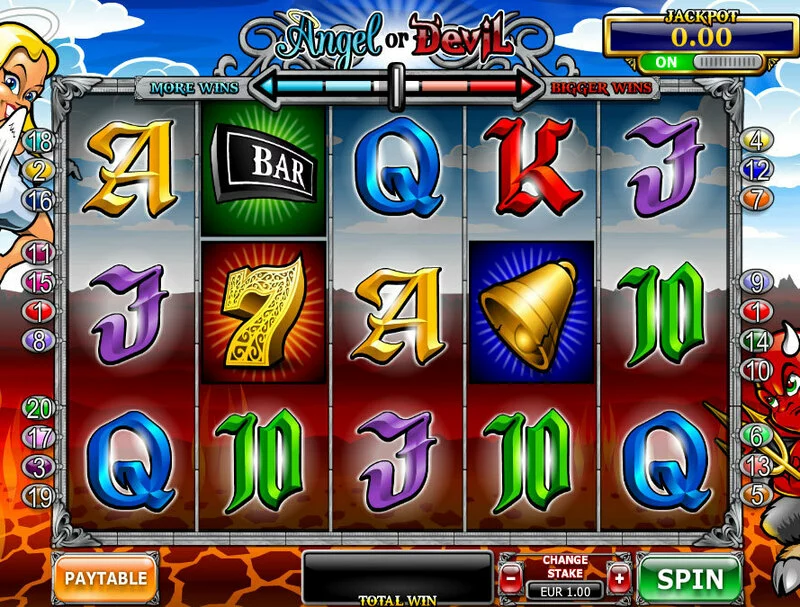Open the Paytable
The width and height of the screenshot is (800, 607).
[x=105, y=577]
